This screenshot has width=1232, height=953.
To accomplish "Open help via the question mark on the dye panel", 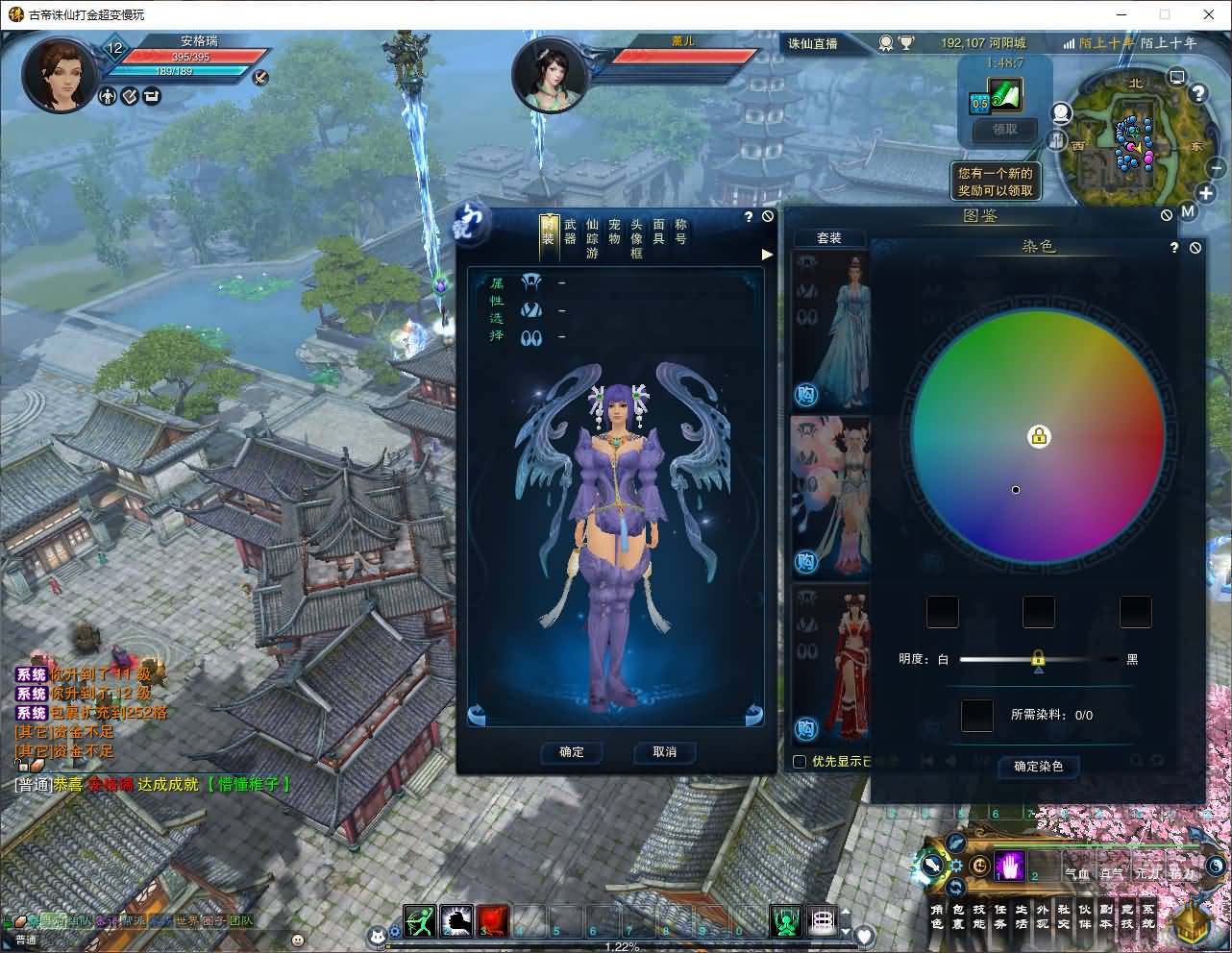I will [1173, 247].
